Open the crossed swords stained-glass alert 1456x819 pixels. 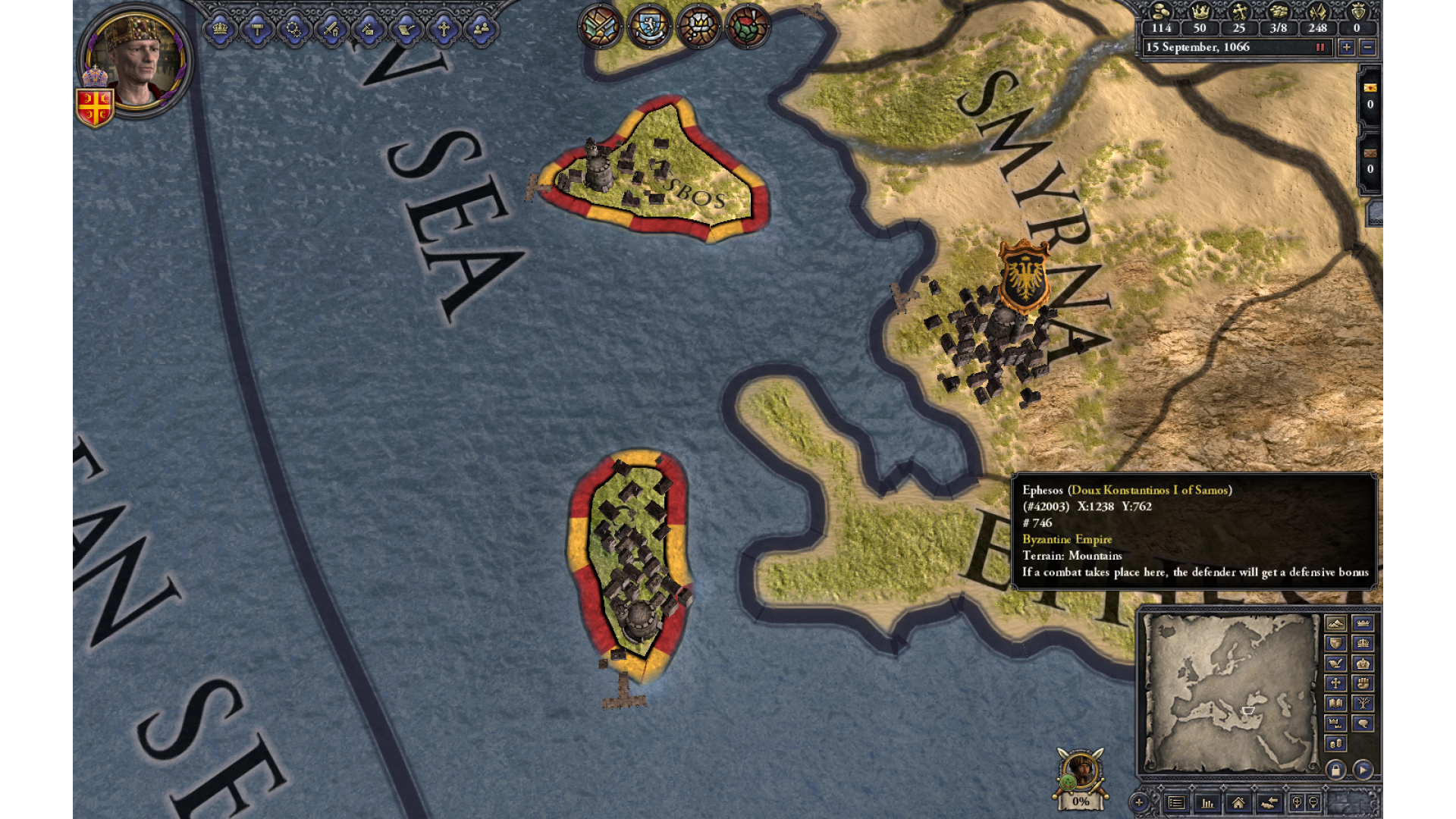pyautogui.click(x=600, y=27)
